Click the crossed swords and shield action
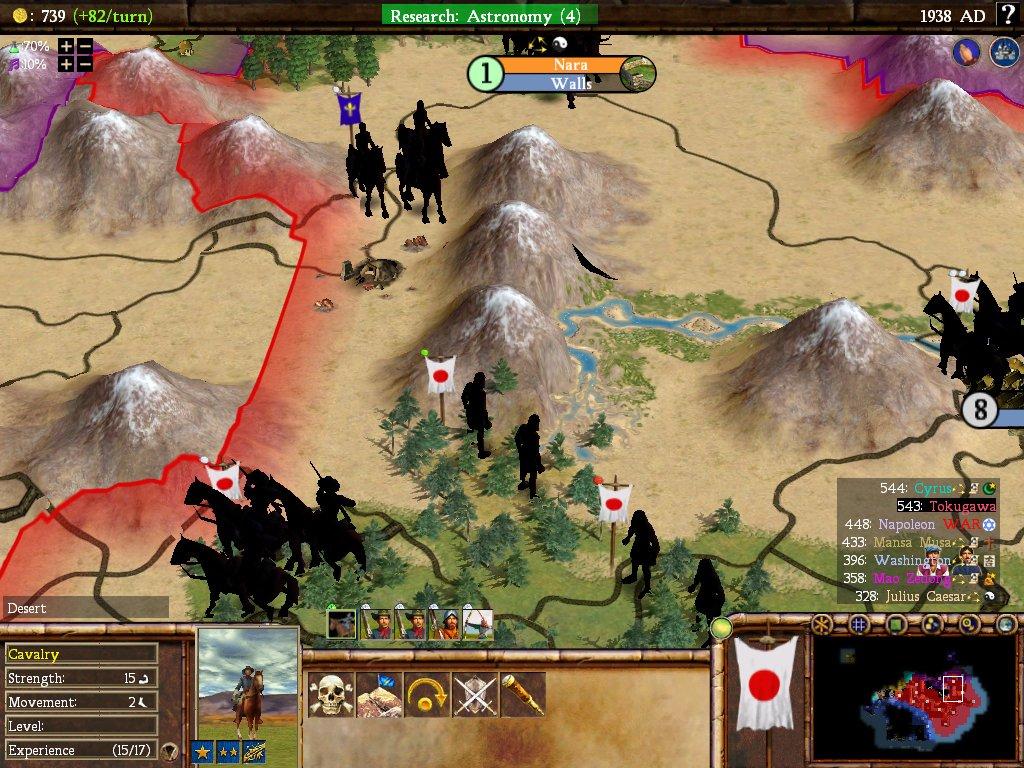 475,694
